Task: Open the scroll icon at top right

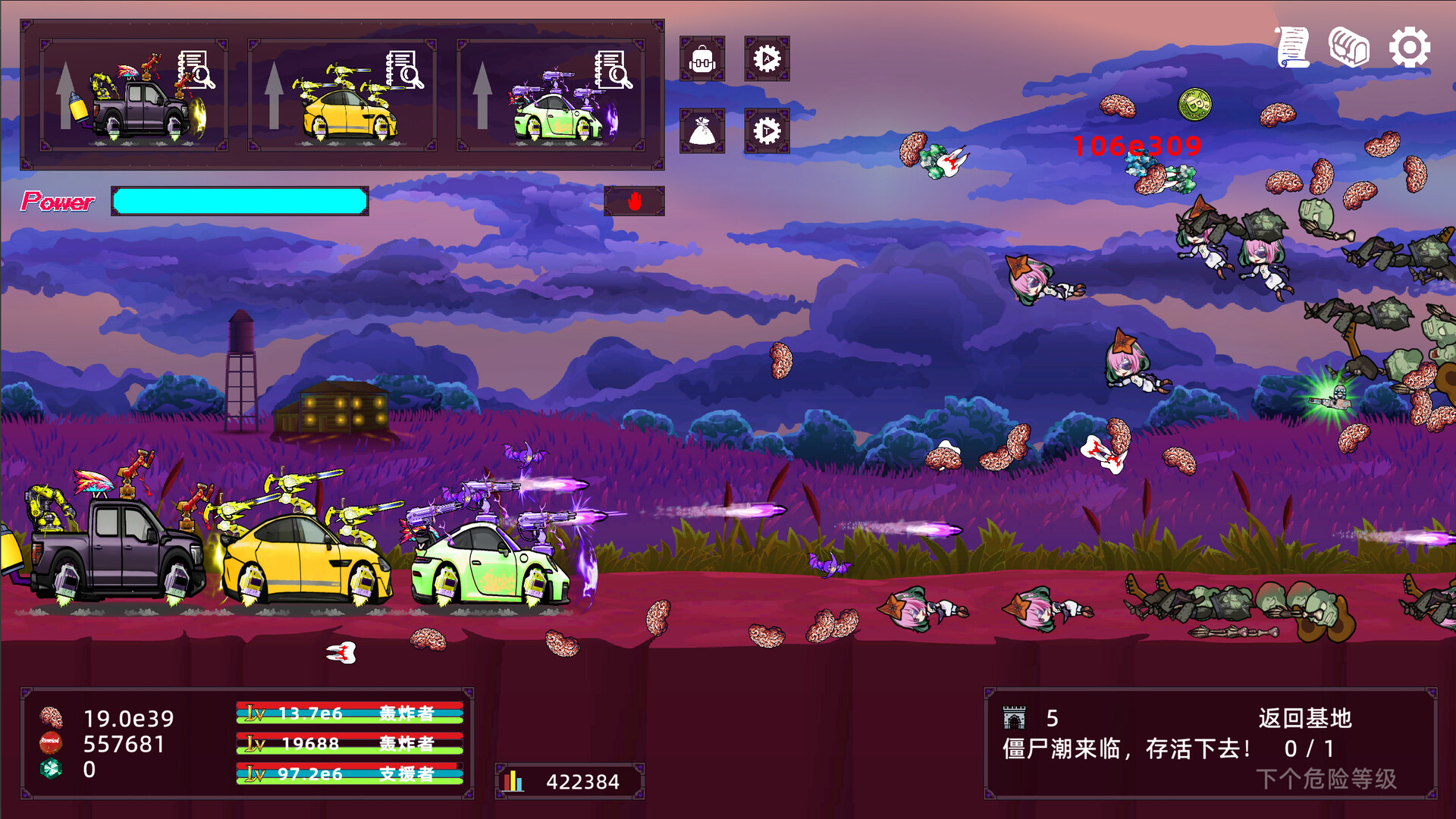Action: pyautogui.click(x=1294, y=47)
